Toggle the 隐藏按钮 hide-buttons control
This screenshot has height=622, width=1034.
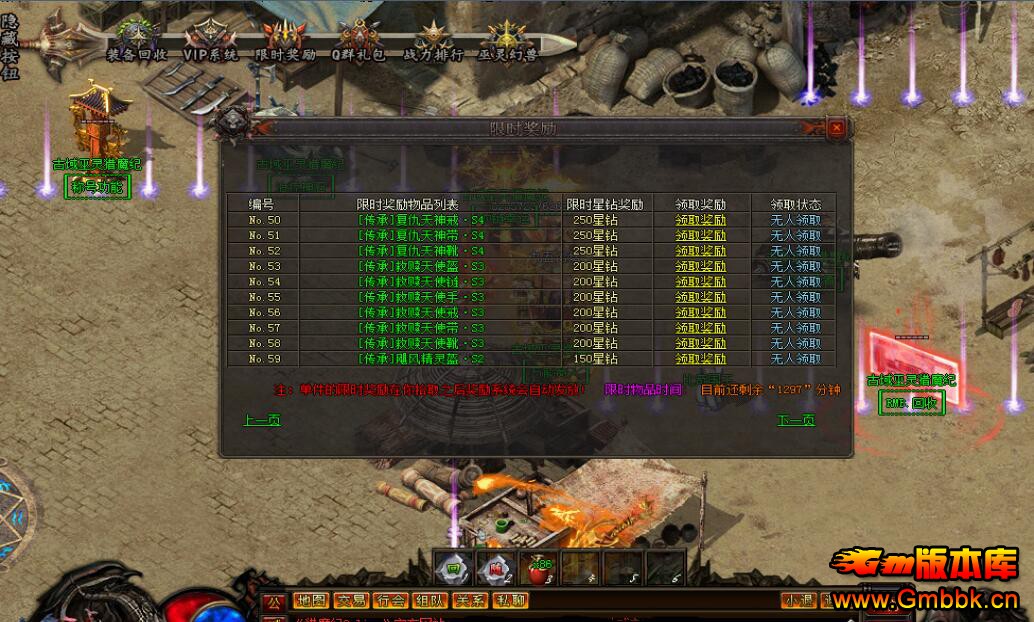[x=10, y=40]
